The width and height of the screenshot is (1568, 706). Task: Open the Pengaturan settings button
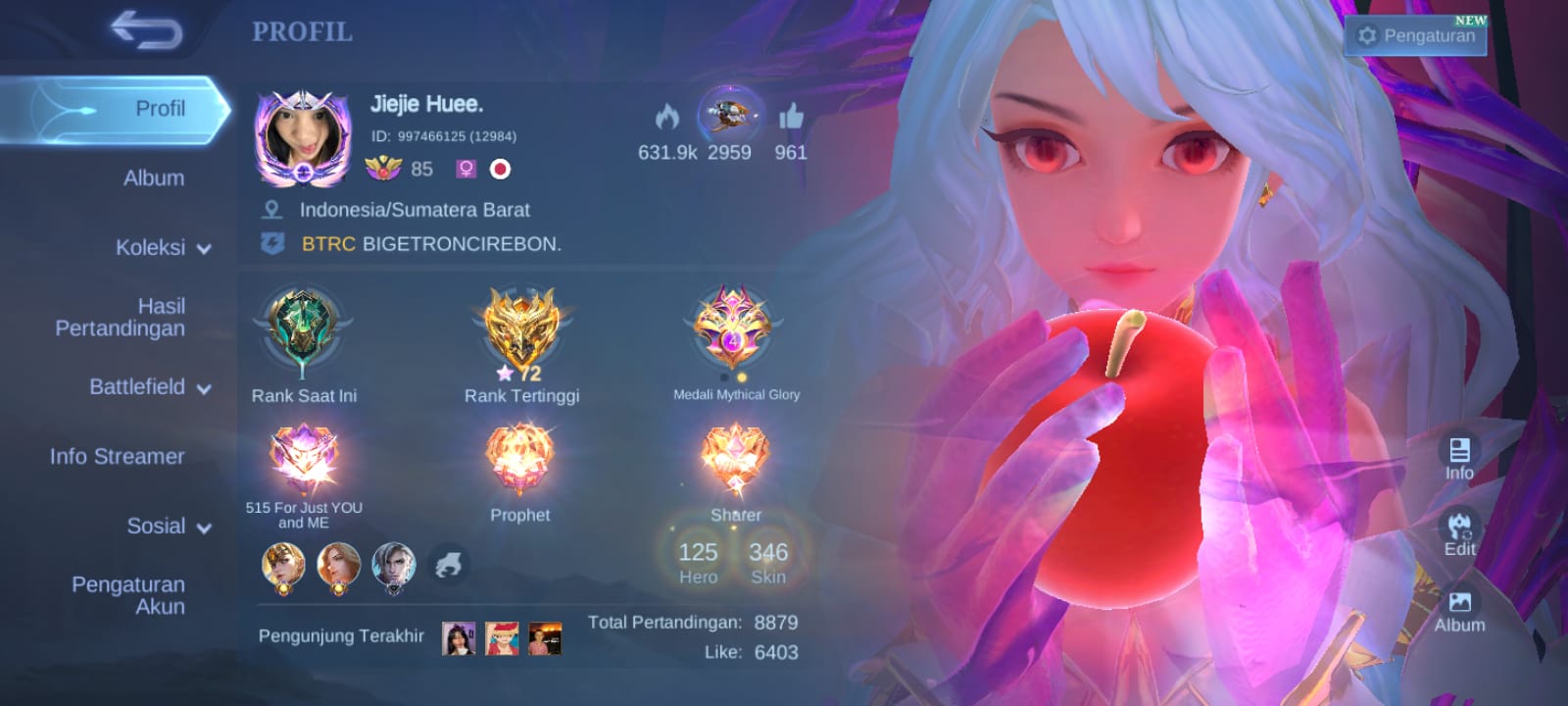(1416, 36)
